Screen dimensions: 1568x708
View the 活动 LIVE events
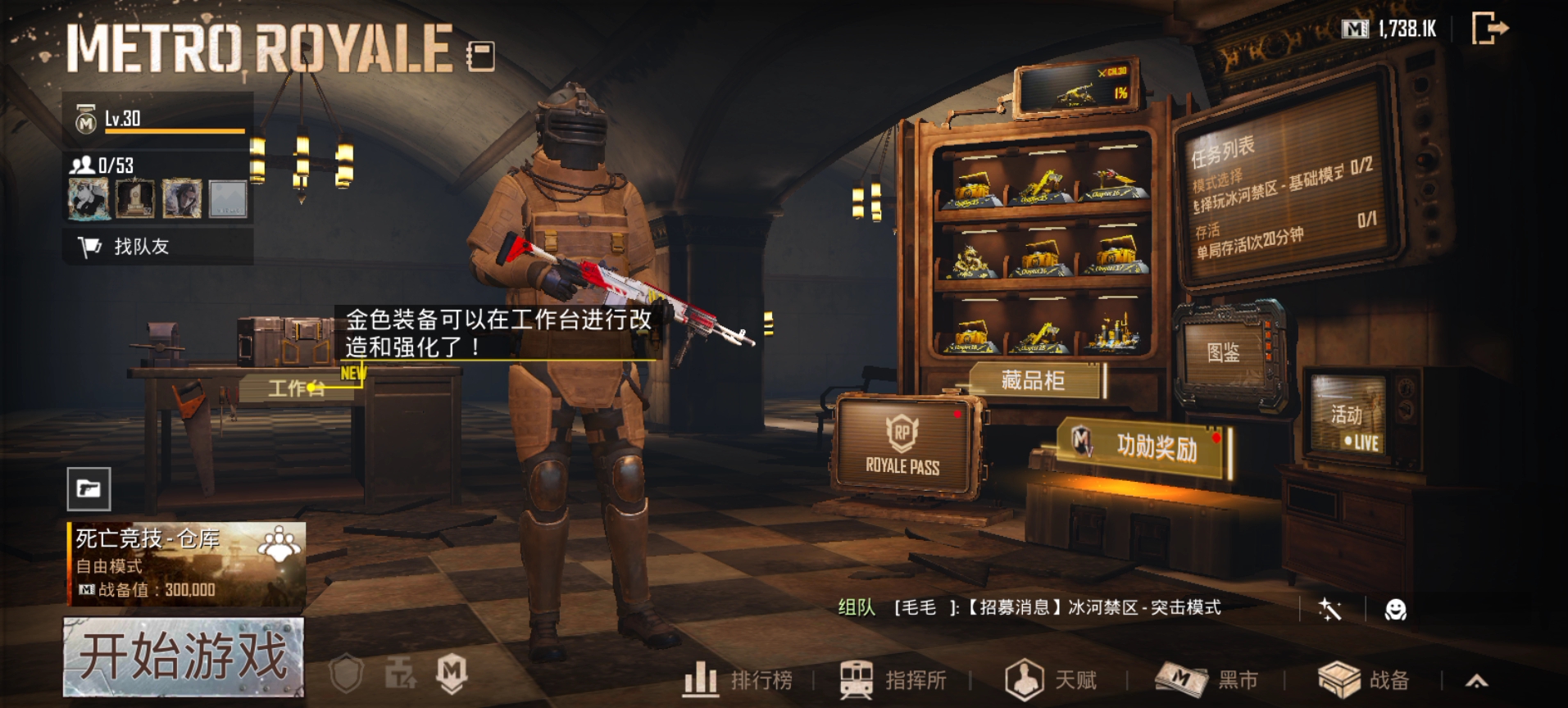[1350, 424]
